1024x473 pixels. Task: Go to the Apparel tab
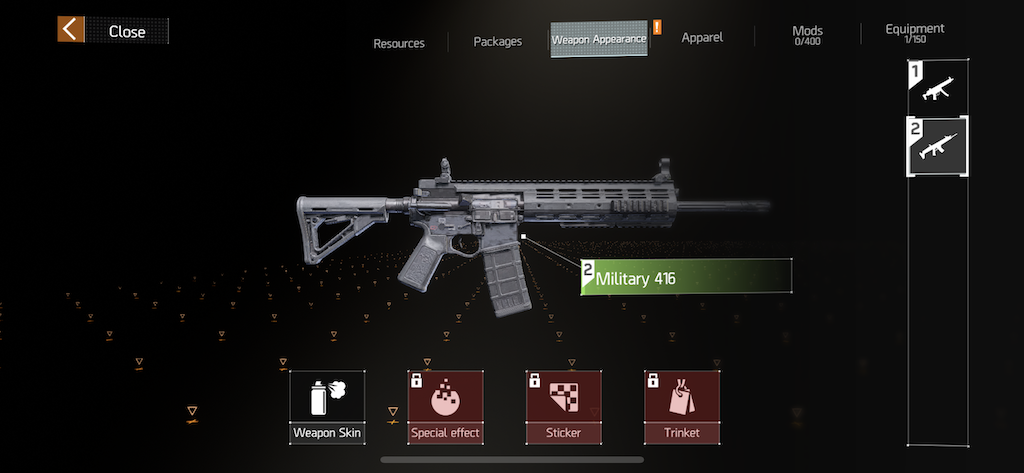[x=702, y=38]
